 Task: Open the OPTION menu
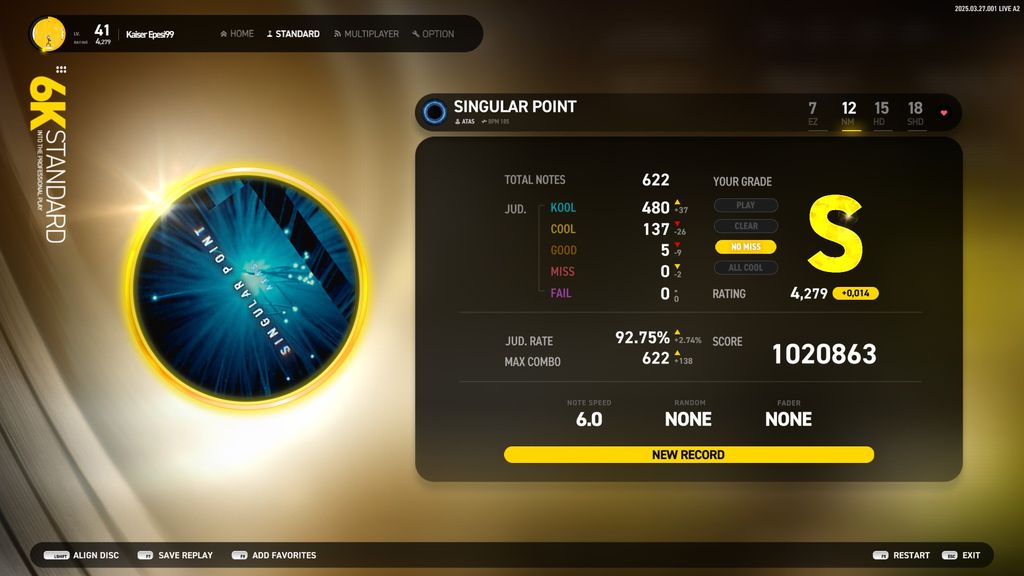[x=433, y=34]
